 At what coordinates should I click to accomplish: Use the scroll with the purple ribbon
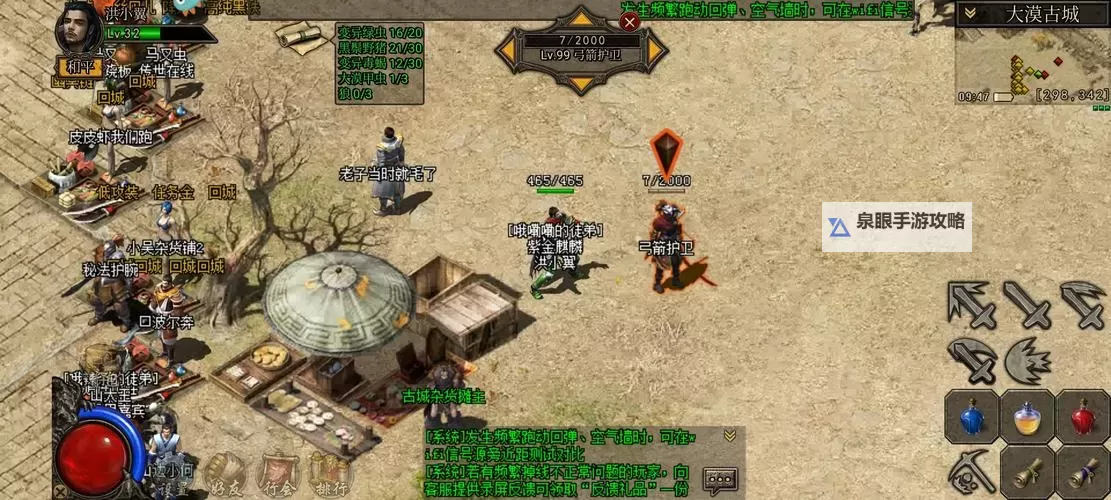tap(1082, 470)
